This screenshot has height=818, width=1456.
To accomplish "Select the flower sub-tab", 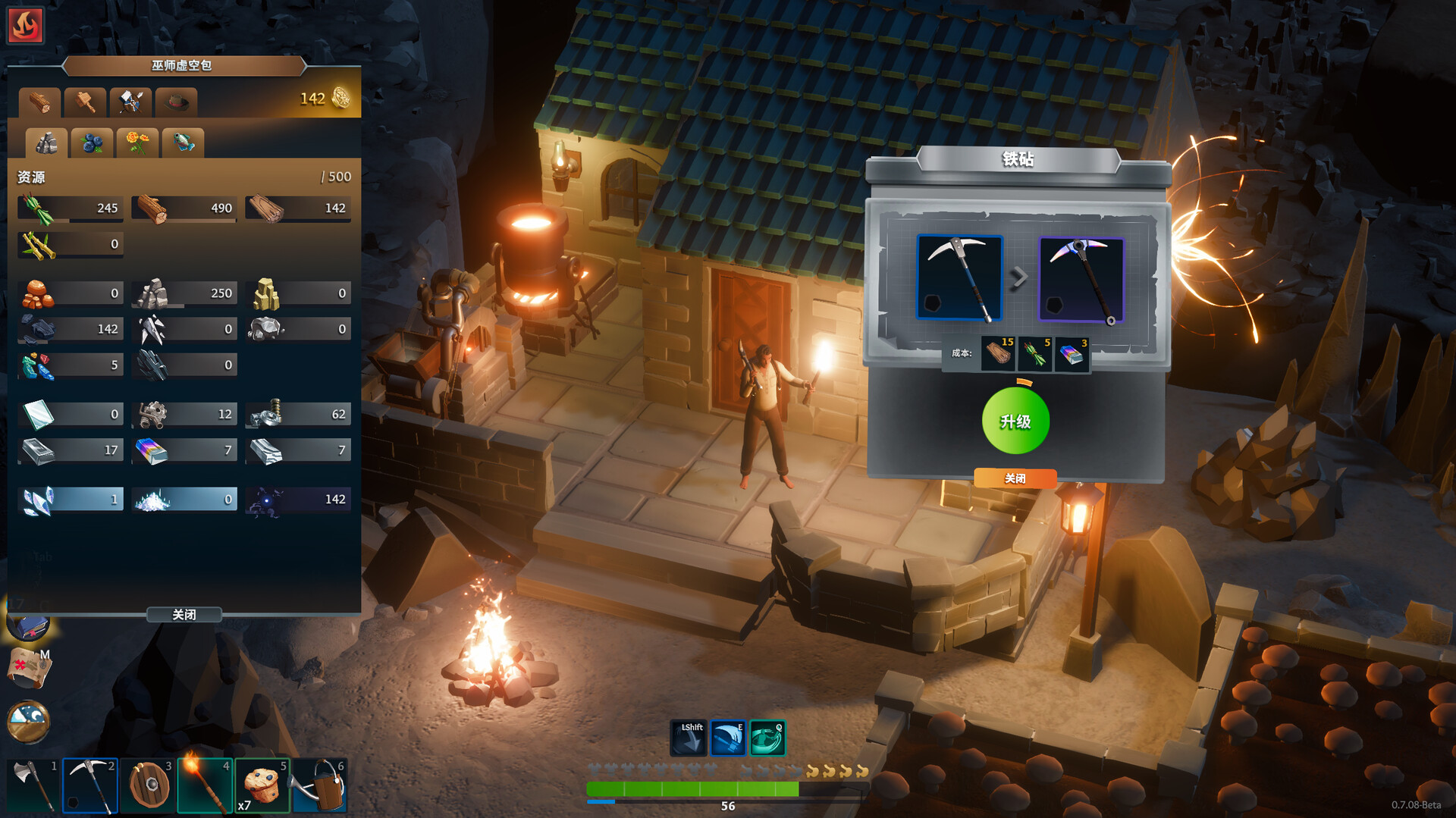I will [x=136, y=143].
